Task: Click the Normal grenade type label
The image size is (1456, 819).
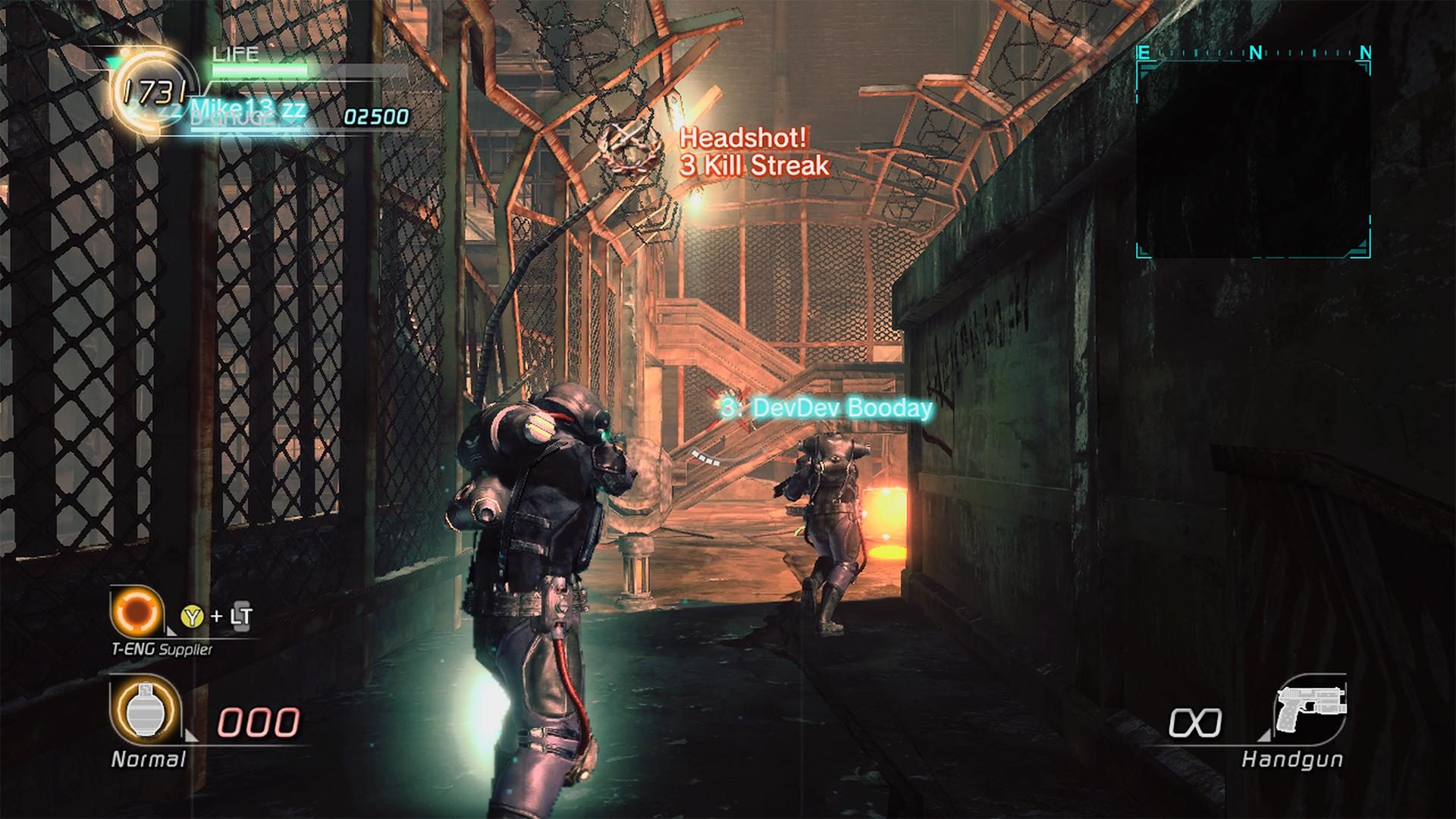Action: point(149,758)
